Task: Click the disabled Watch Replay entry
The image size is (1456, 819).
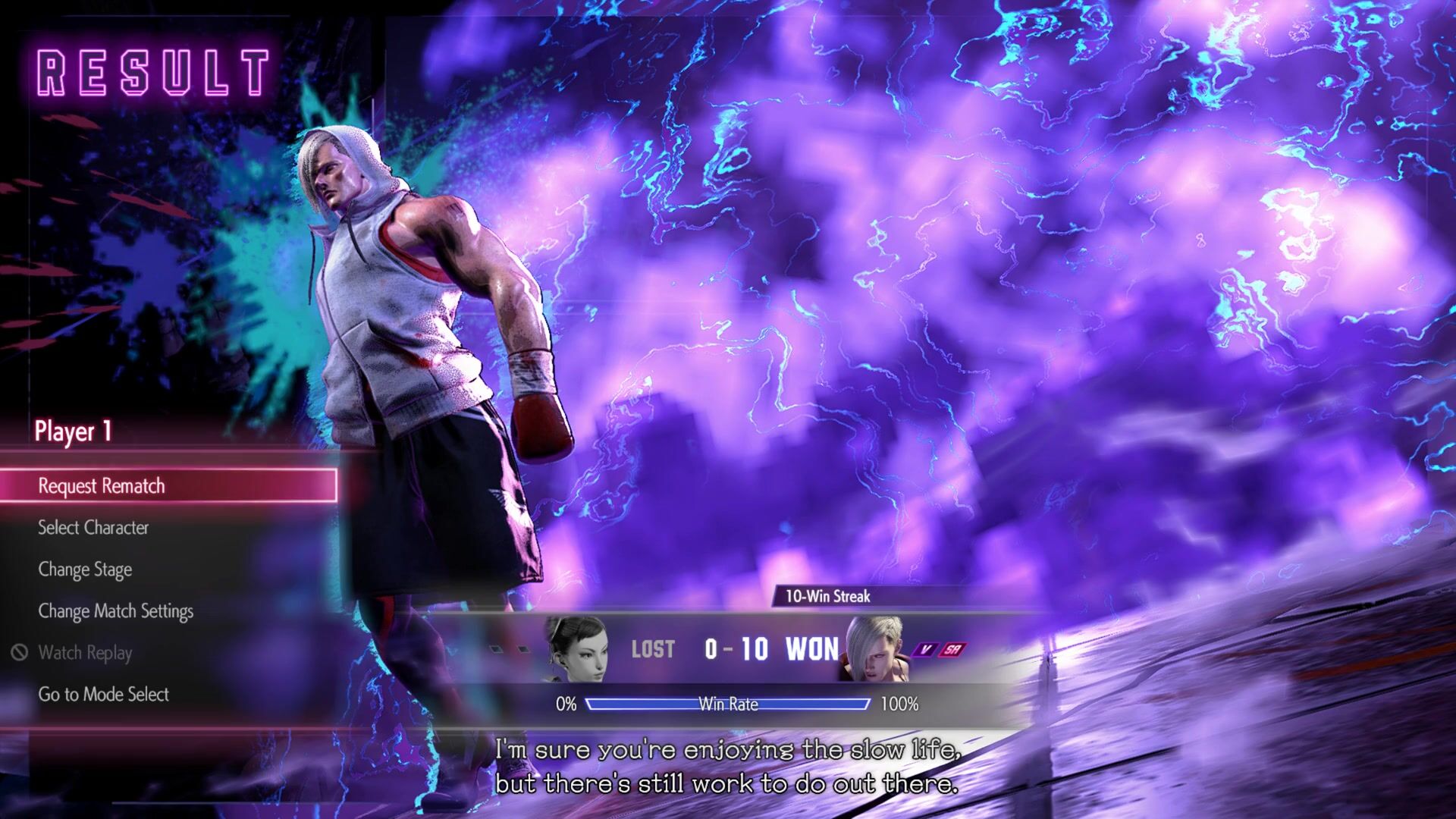Action: pyautogui.click(x=85, y=653)
